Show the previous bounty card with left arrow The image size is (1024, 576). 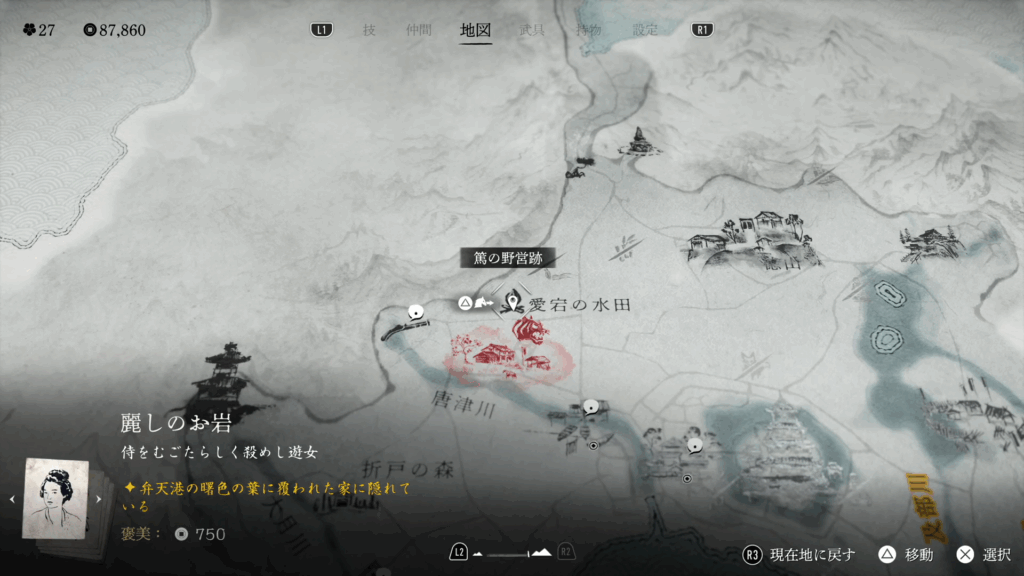12,499
